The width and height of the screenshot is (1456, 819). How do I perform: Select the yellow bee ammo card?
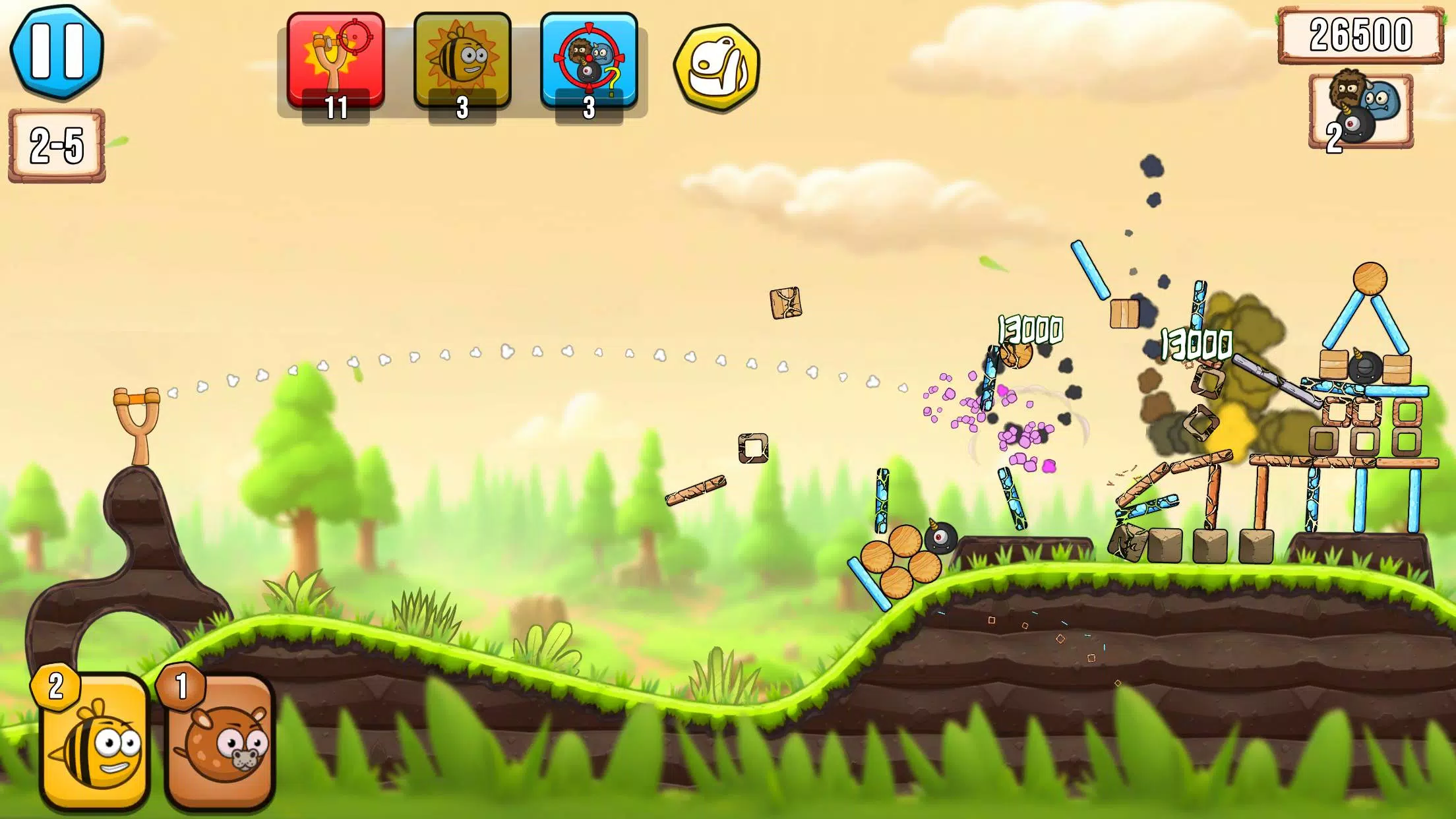point(94,741)
